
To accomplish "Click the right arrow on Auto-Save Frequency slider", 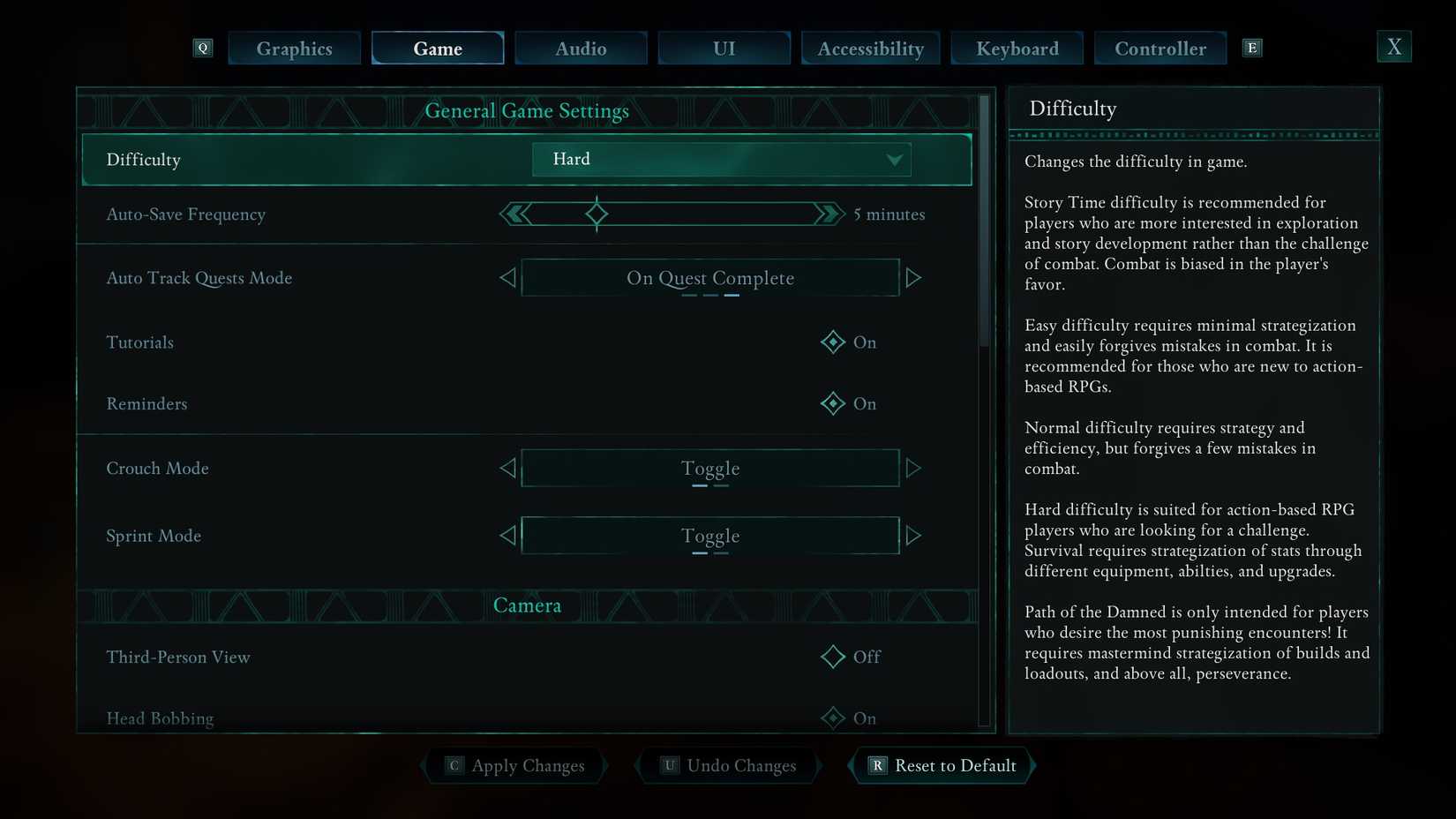I will point(827,214).
